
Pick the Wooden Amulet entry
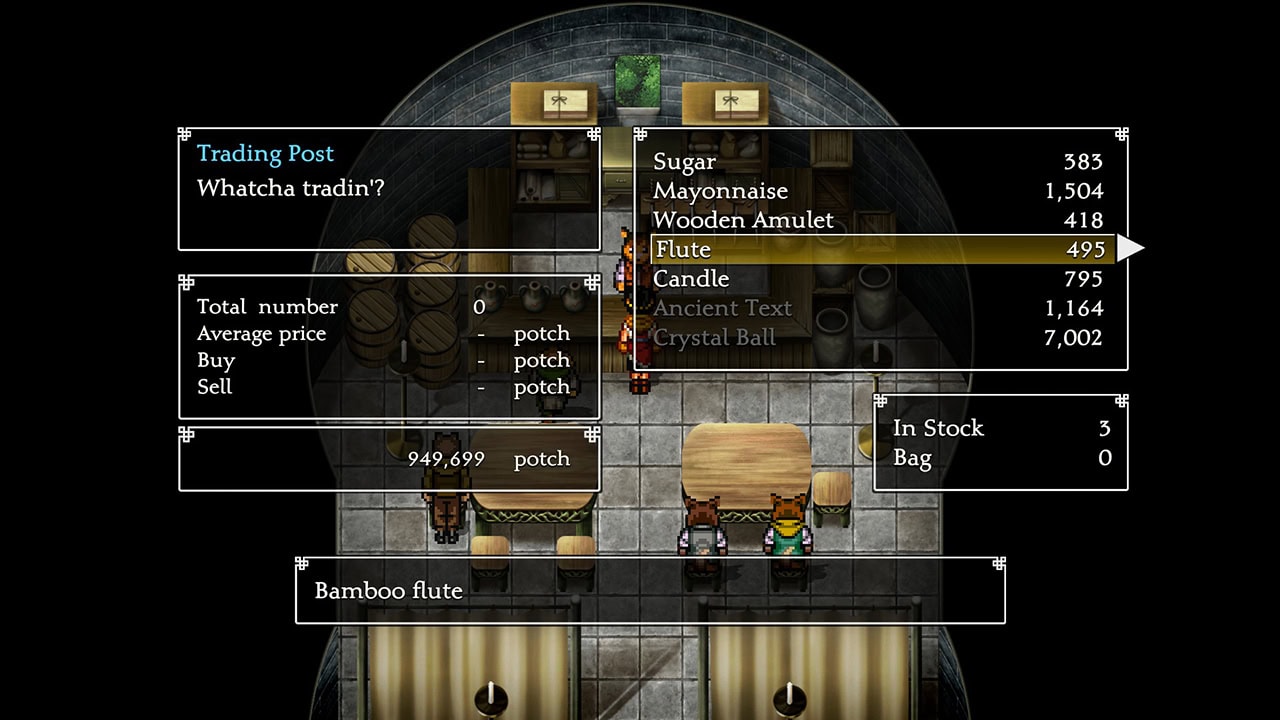click(x=743, y=220)
